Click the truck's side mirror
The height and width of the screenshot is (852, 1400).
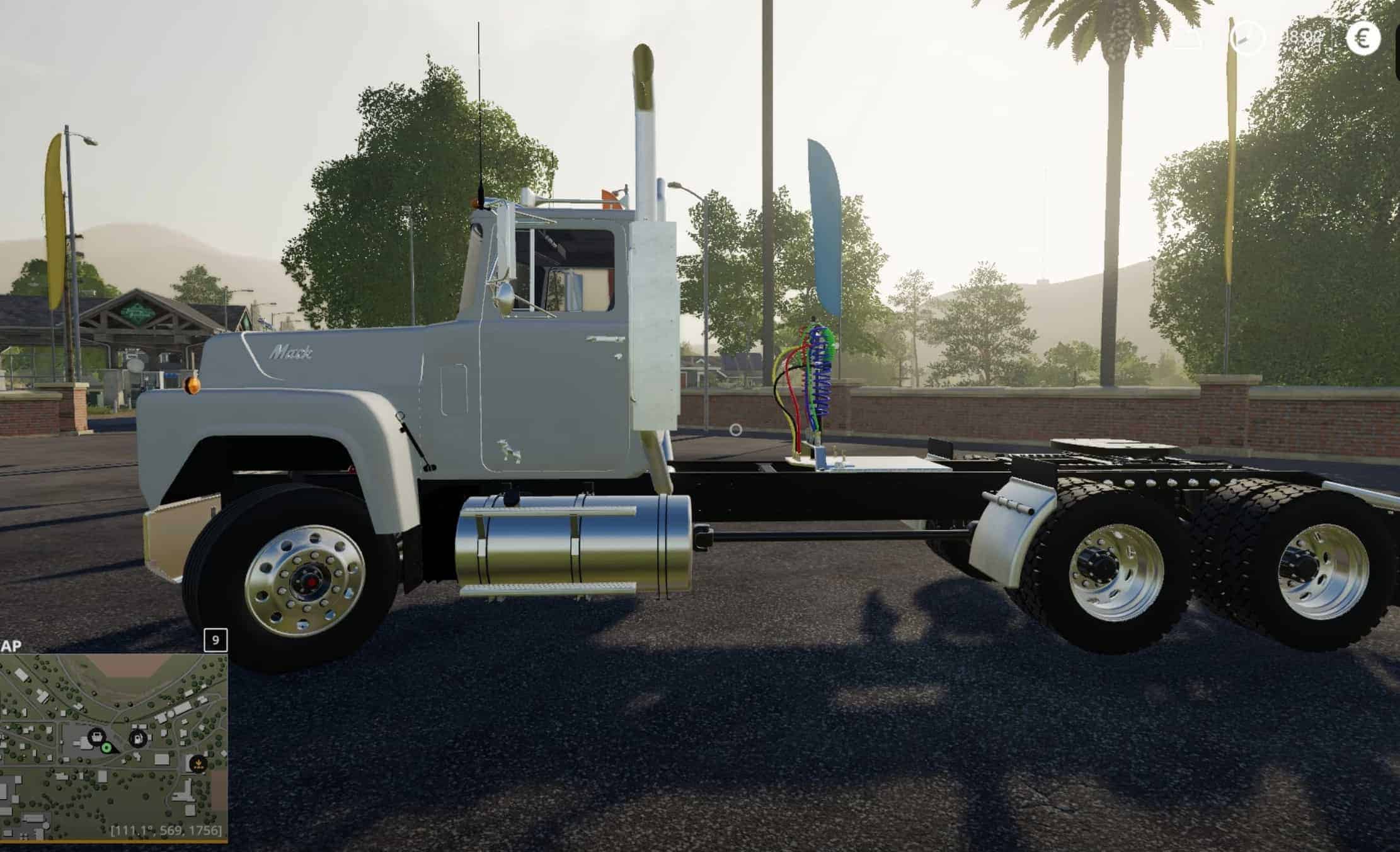click(x=504, y=296)
